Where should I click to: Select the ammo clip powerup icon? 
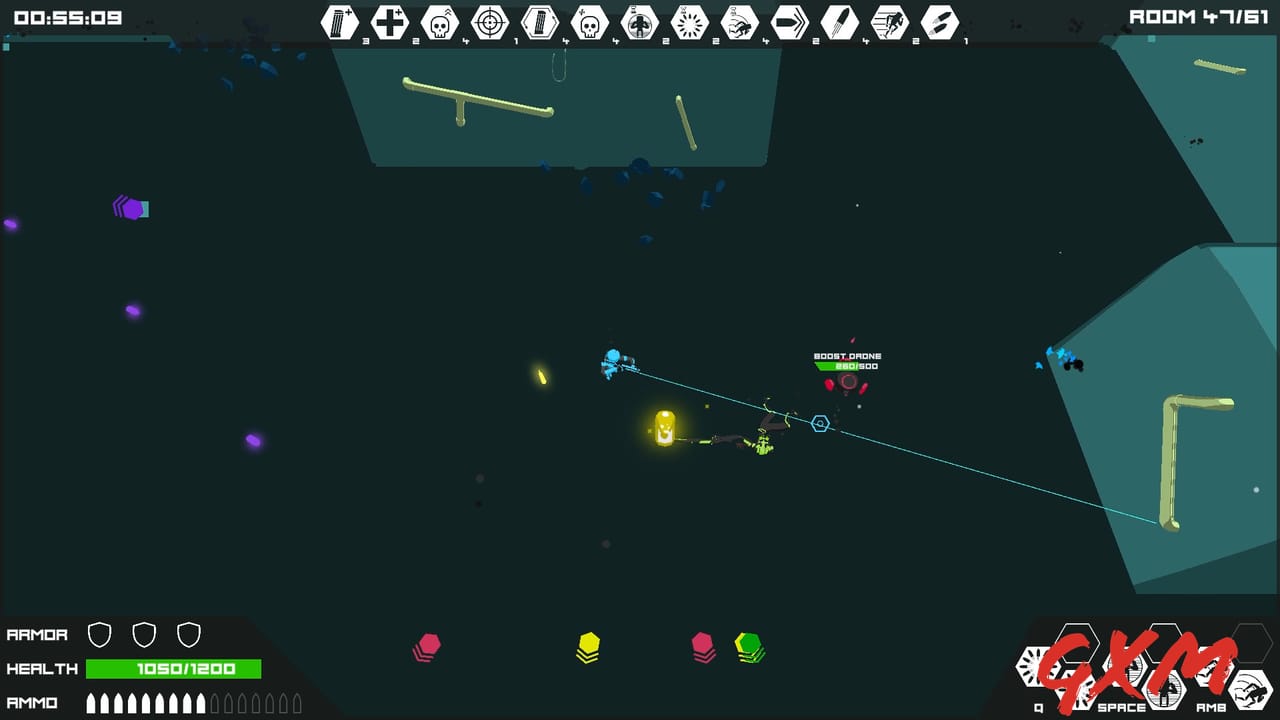coord(340,22)
